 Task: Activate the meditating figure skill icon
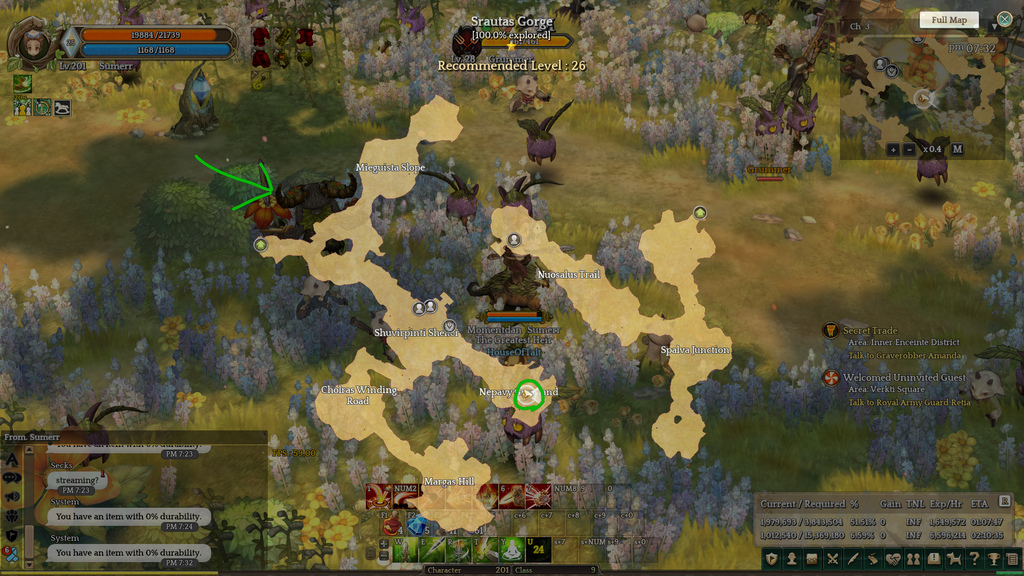point(511,548)
